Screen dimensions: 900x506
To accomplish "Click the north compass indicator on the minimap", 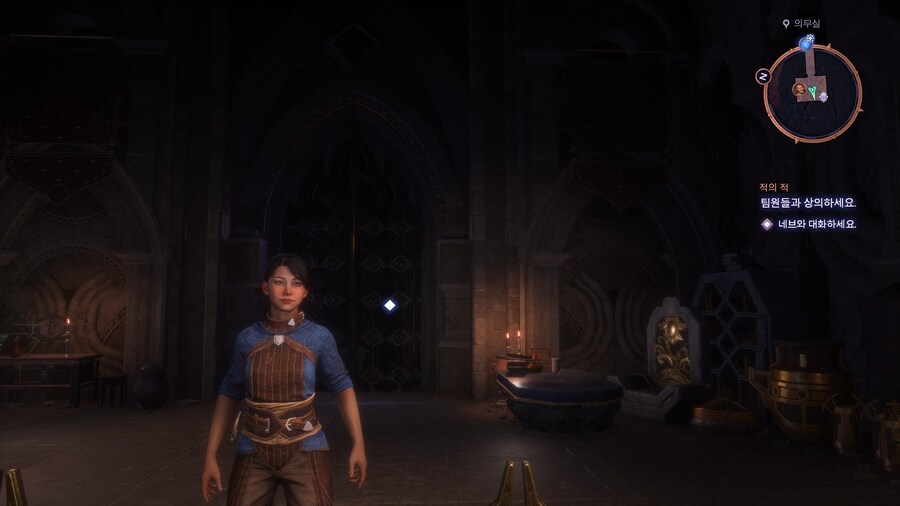I will coord(763,76).
